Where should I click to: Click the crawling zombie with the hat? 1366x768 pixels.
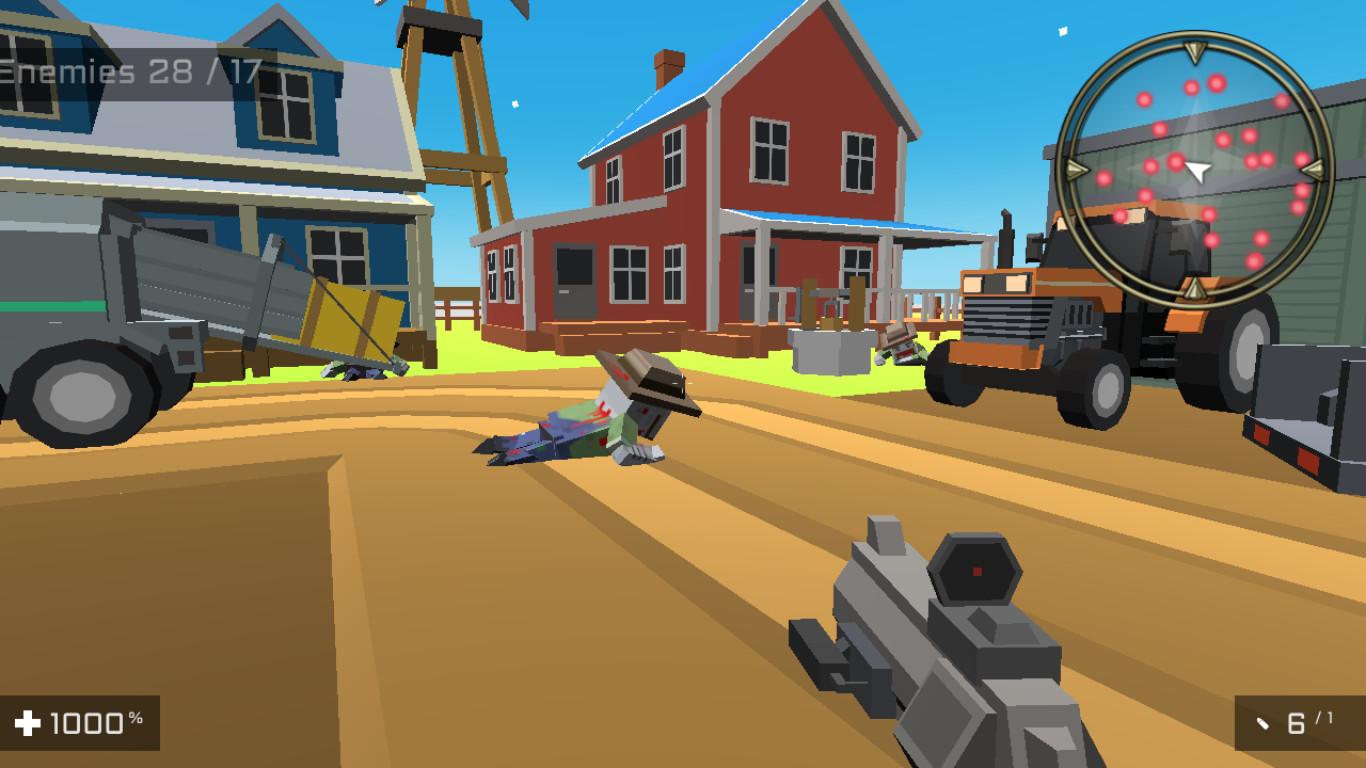click(610, 420)
